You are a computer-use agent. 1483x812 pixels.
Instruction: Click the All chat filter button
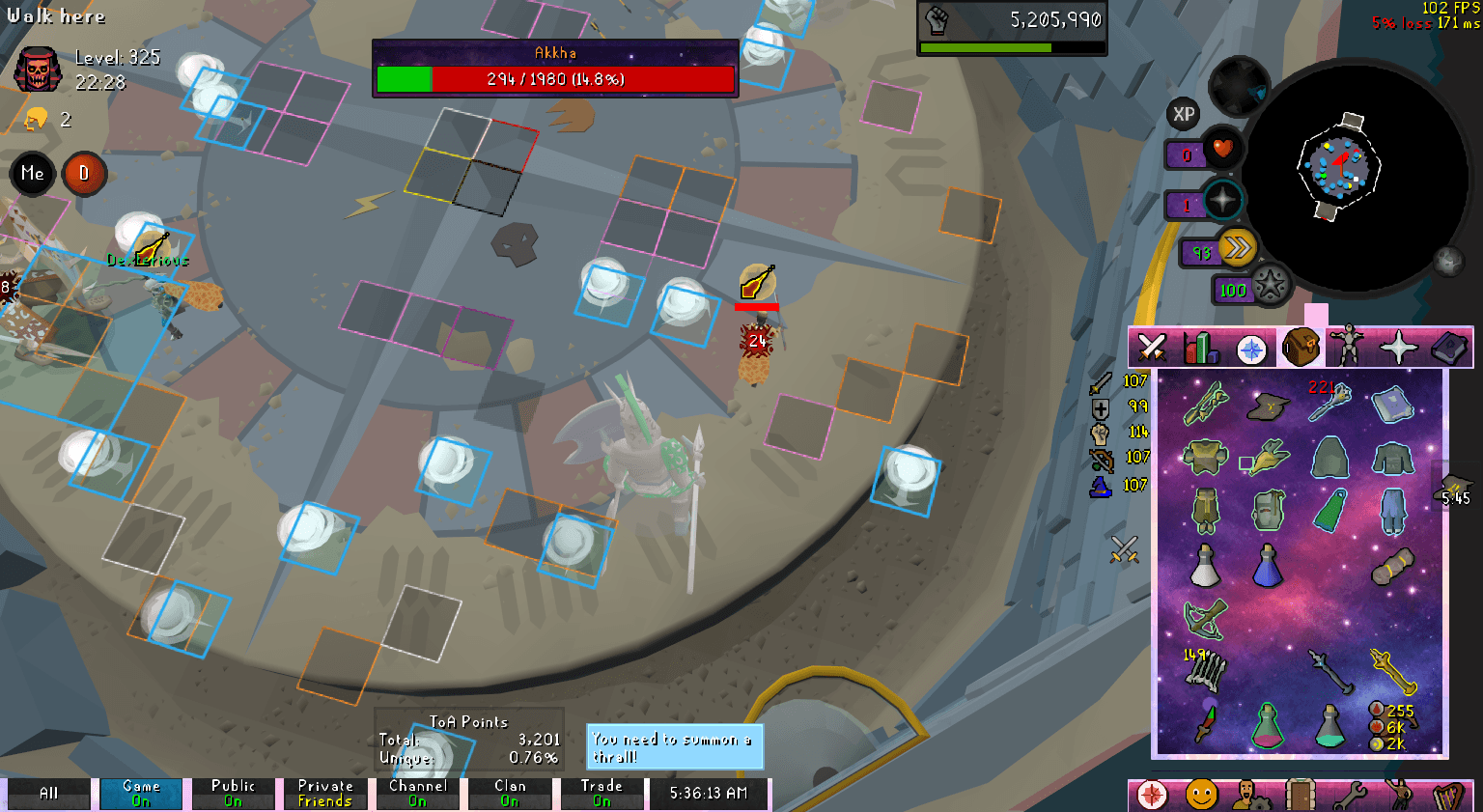pos(46,793)
